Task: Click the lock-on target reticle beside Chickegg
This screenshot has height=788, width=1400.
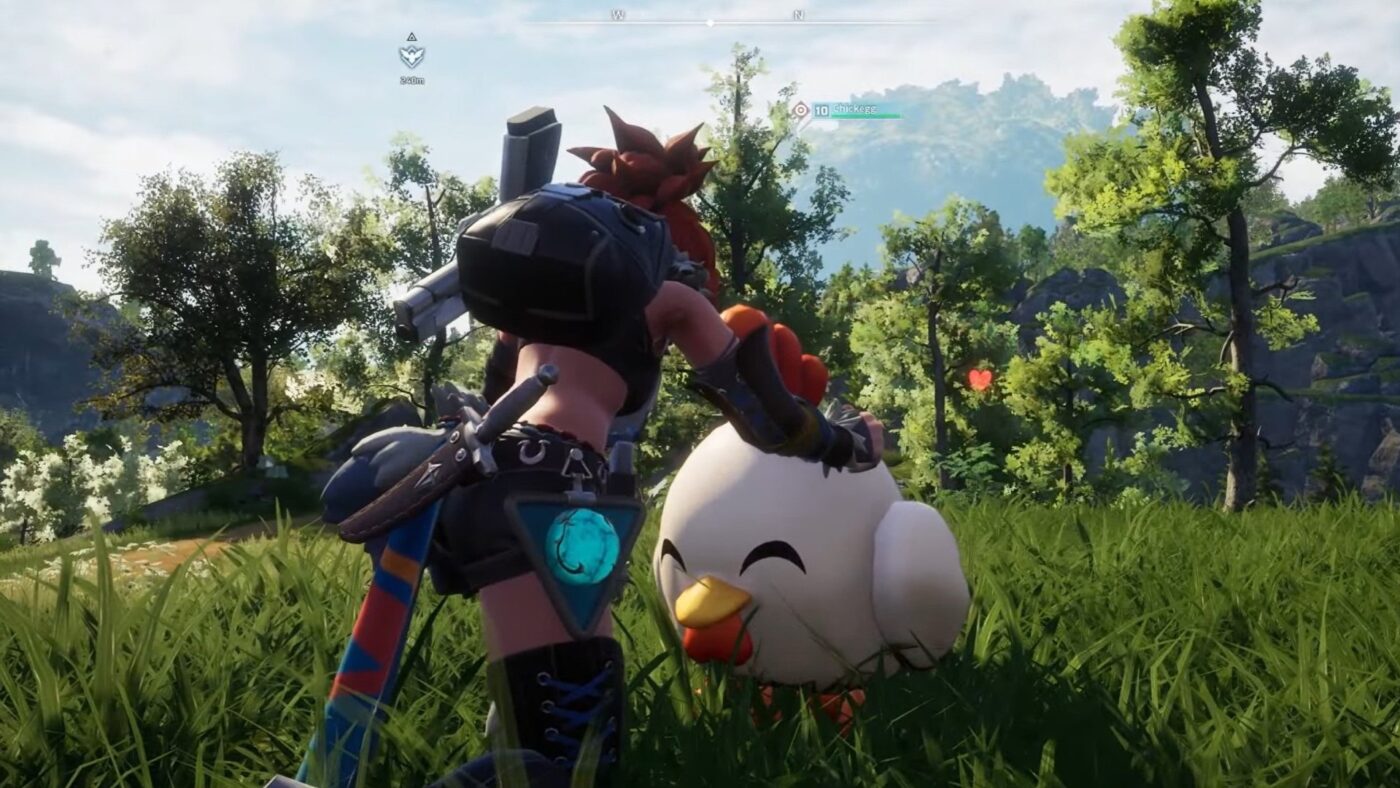Action: click(800, 110)
